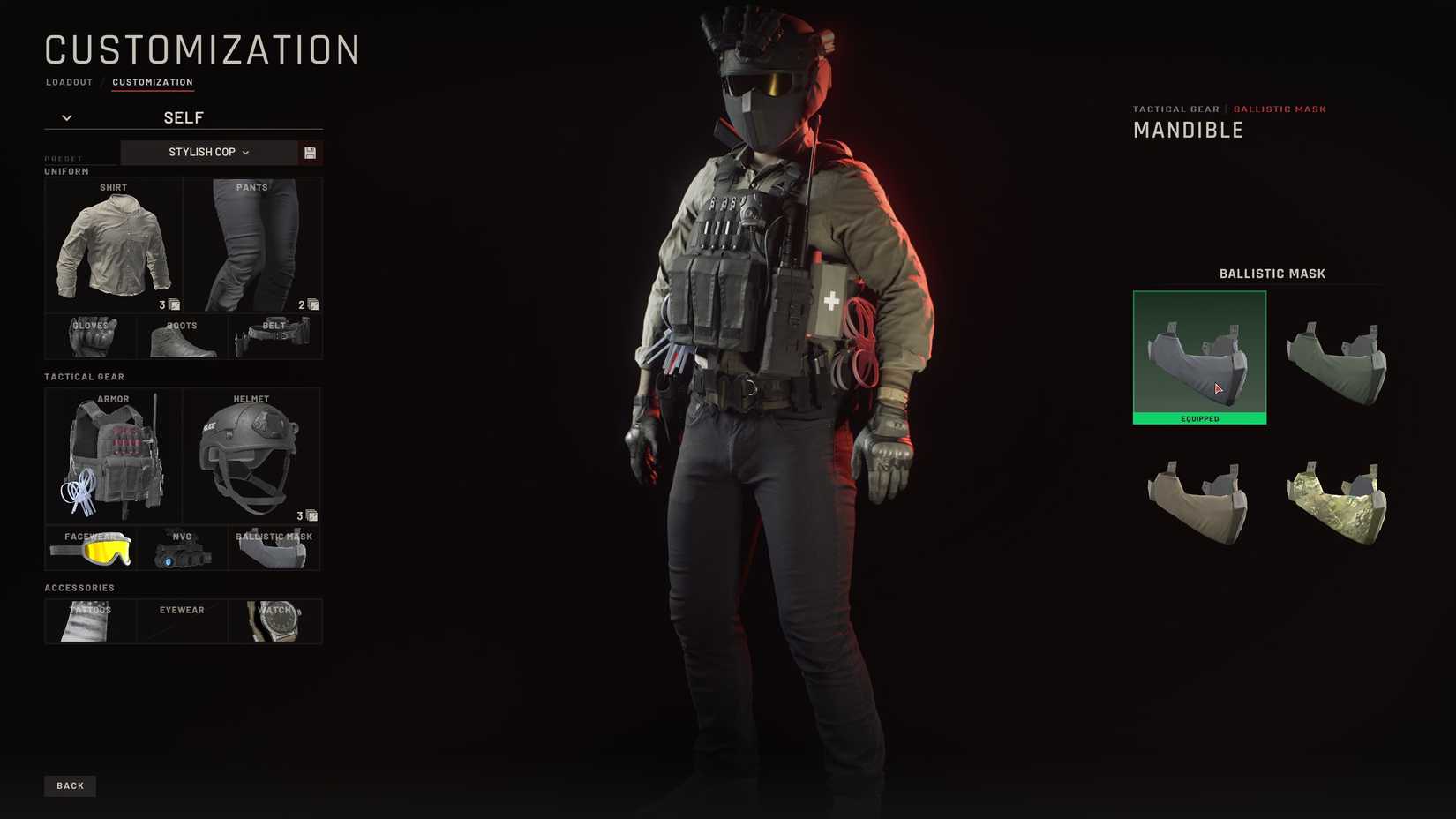
Task: Select the Armor slot
Action: 113,455
